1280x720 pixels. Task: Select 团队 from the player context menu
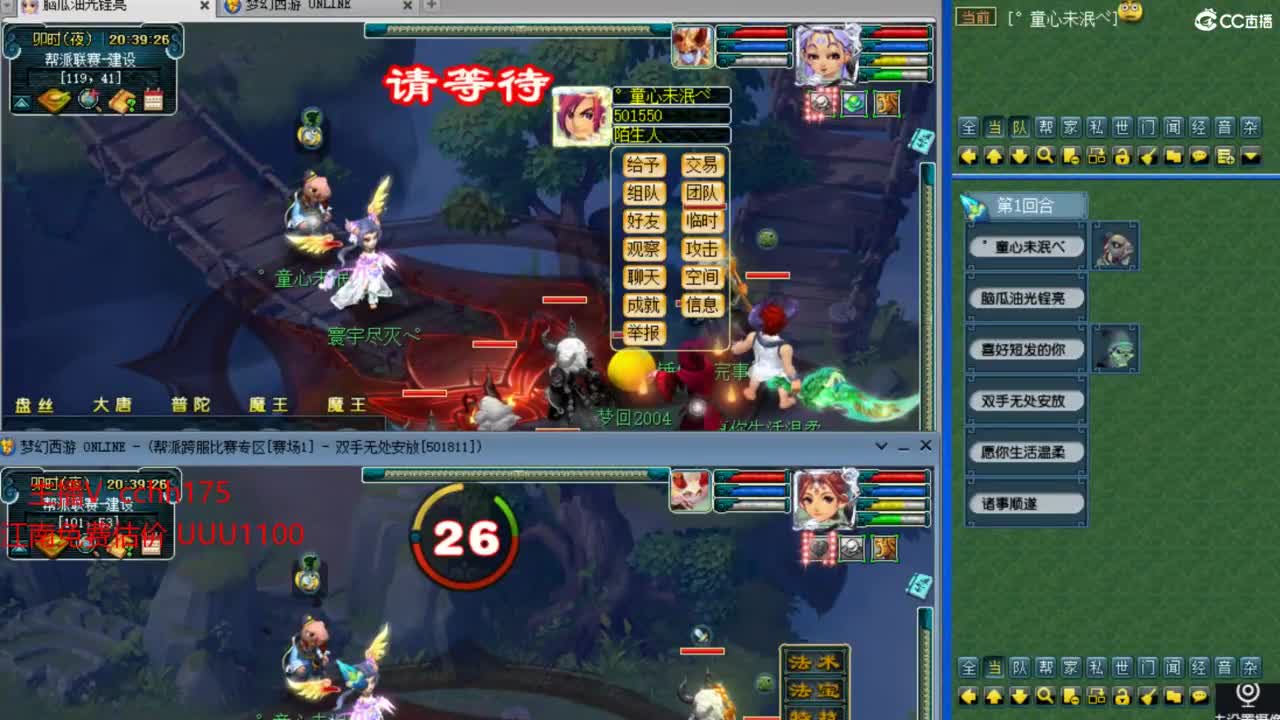pos(703,194)
